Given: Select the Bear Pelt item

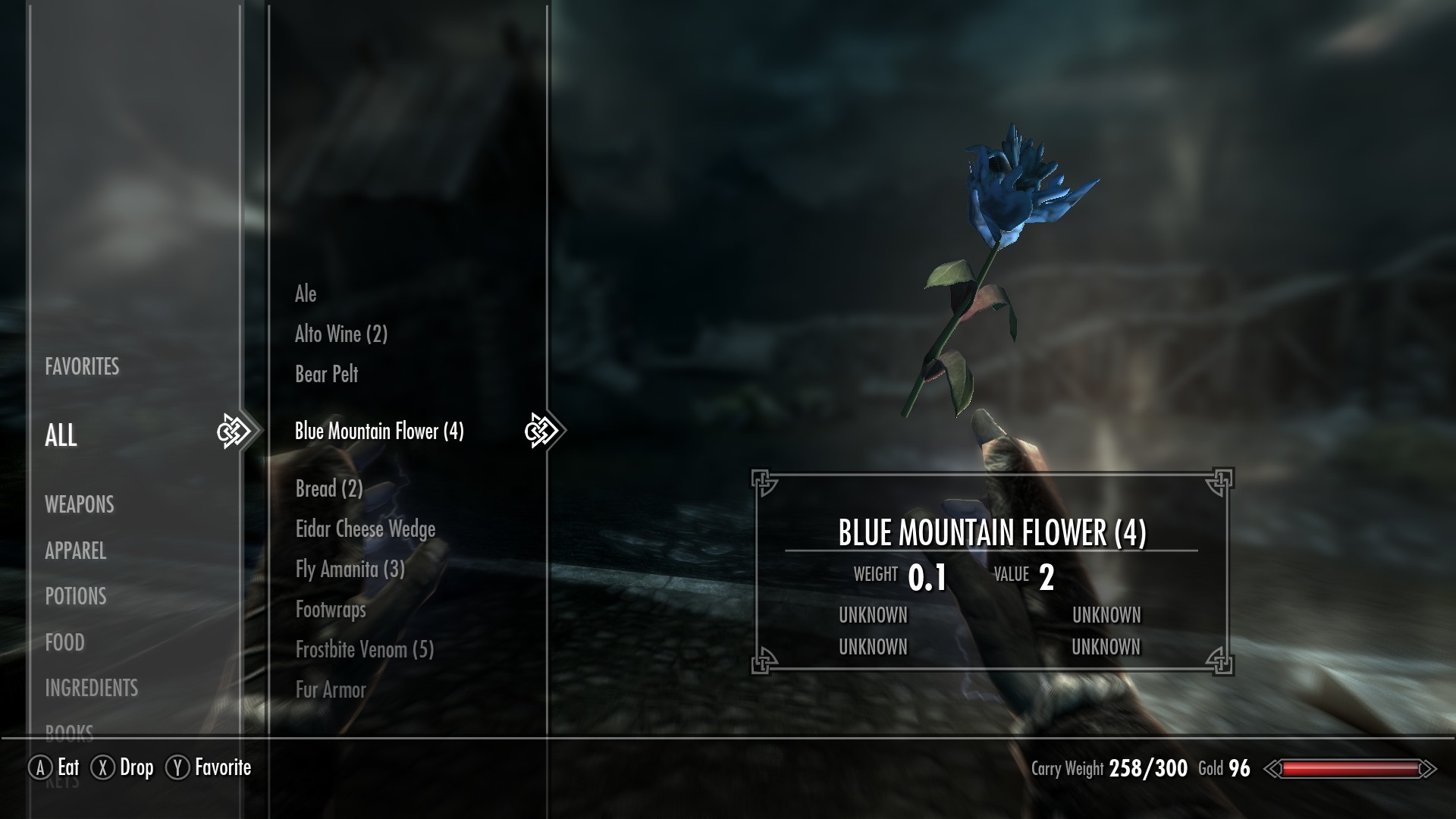Looking at the screenshot, I should 327,375.
